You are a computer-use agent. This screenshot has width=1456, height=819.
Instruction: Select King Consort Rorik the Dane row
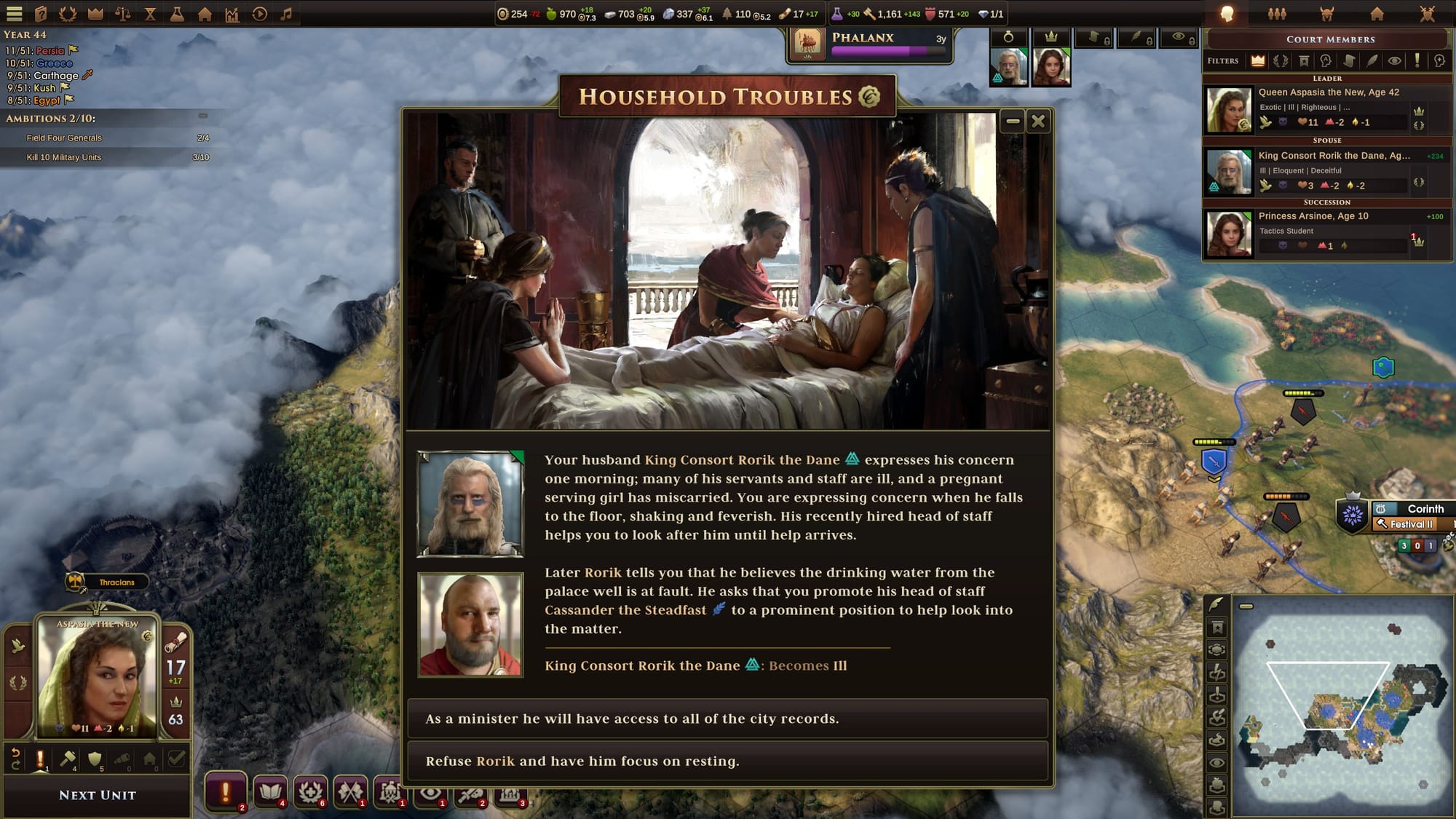click(x=1326, y=171)
